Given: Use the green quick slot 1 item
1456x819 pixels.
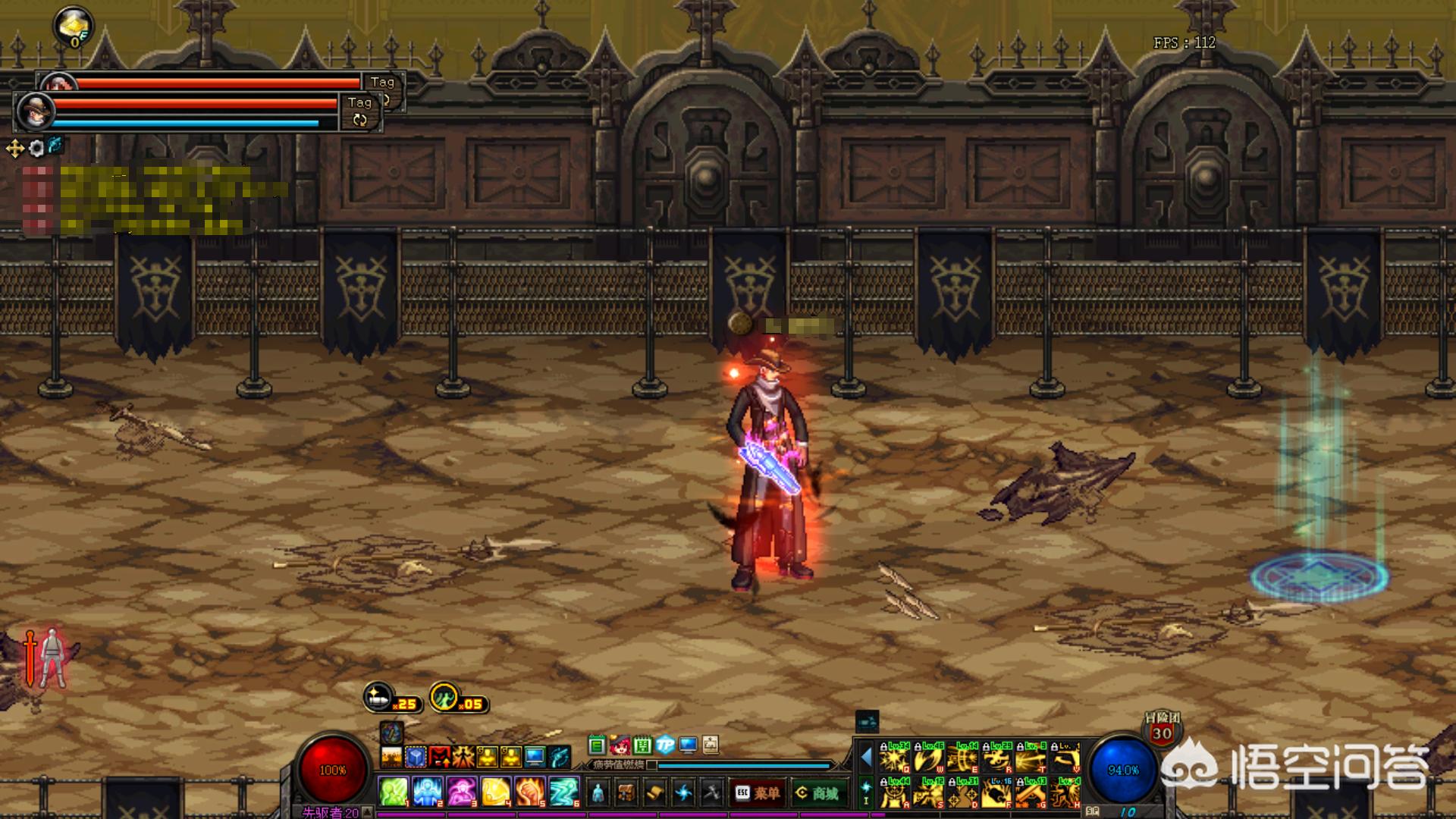Looking at the screenshot, I should tap(394, 792).
